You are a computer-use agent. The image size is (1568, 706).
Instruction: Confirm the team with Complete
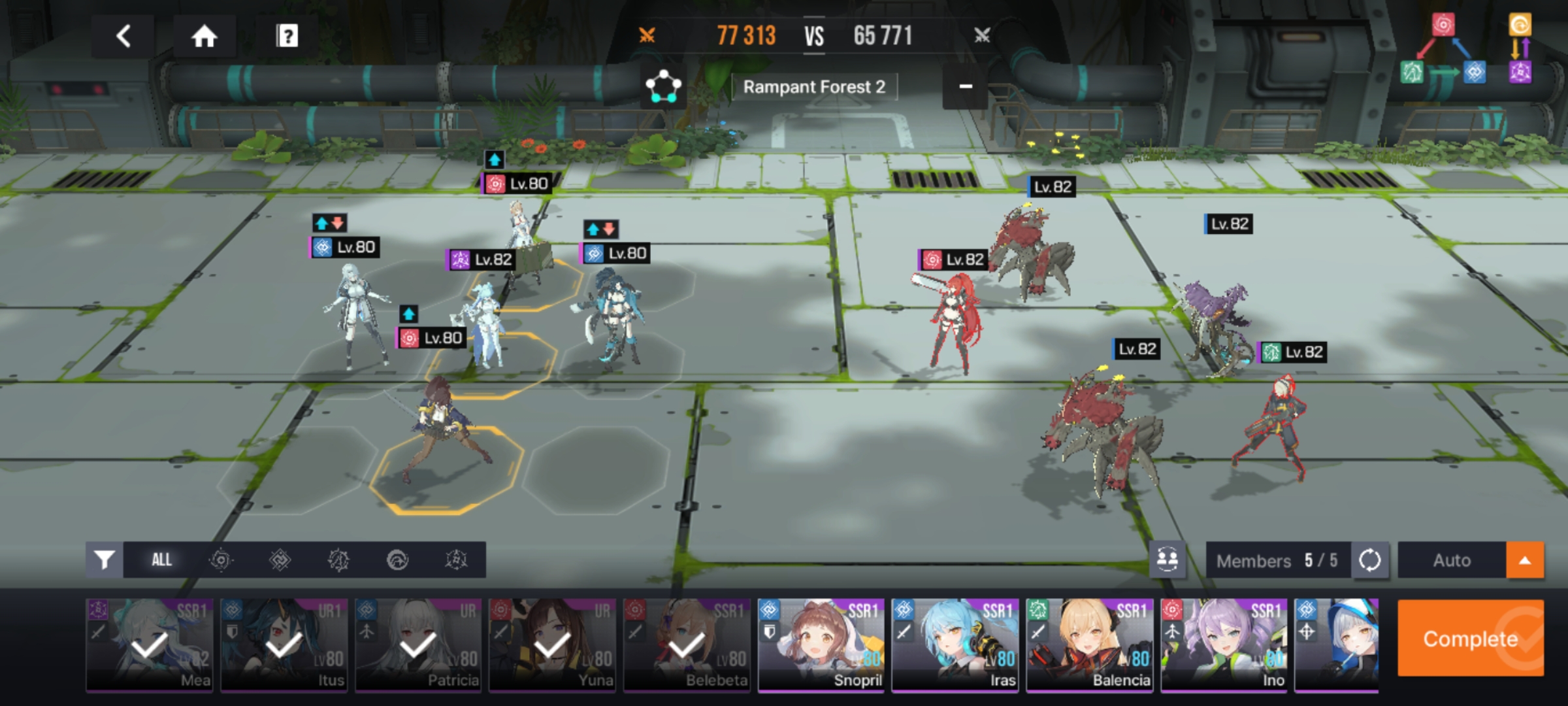click(x=1470, y=638)
